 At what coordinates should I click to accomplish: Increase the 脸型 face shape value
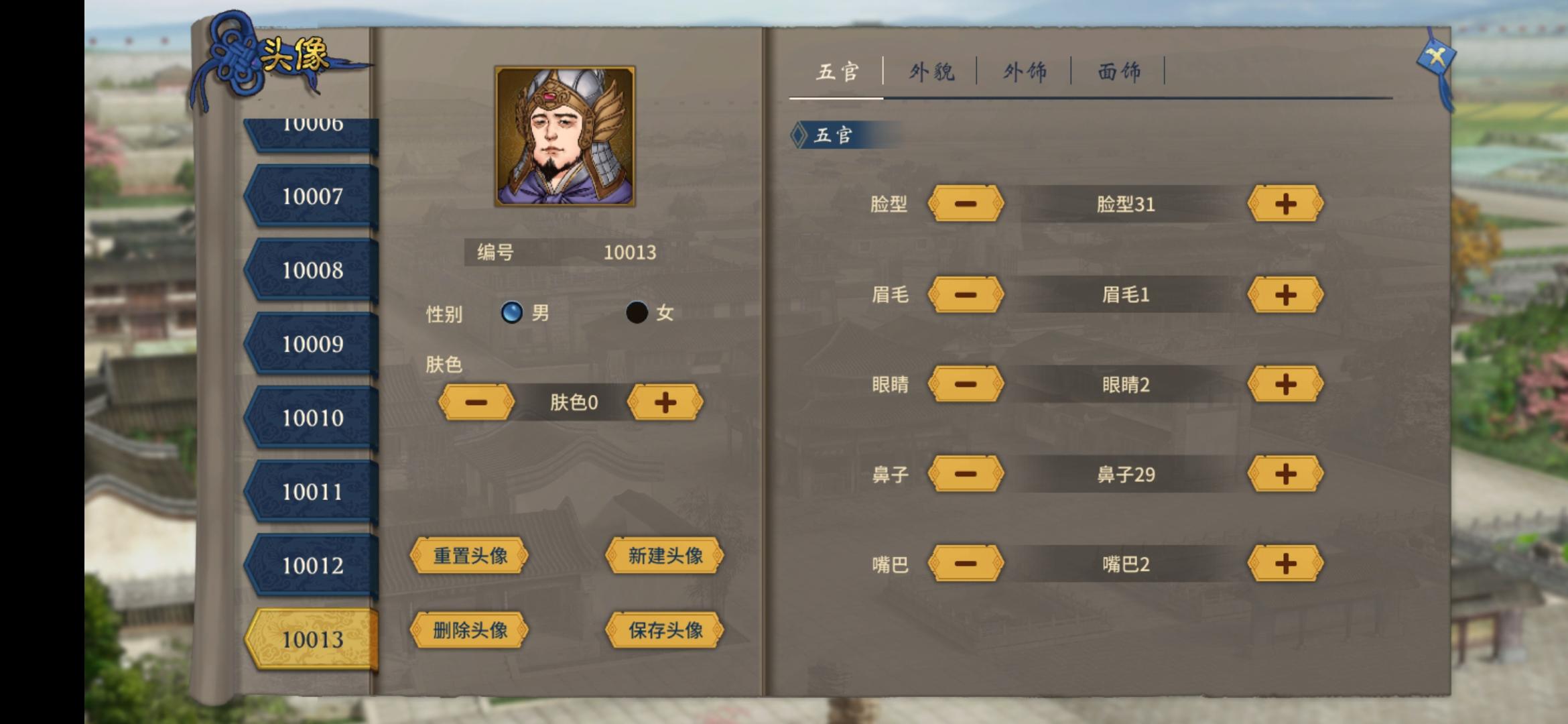1285,204
